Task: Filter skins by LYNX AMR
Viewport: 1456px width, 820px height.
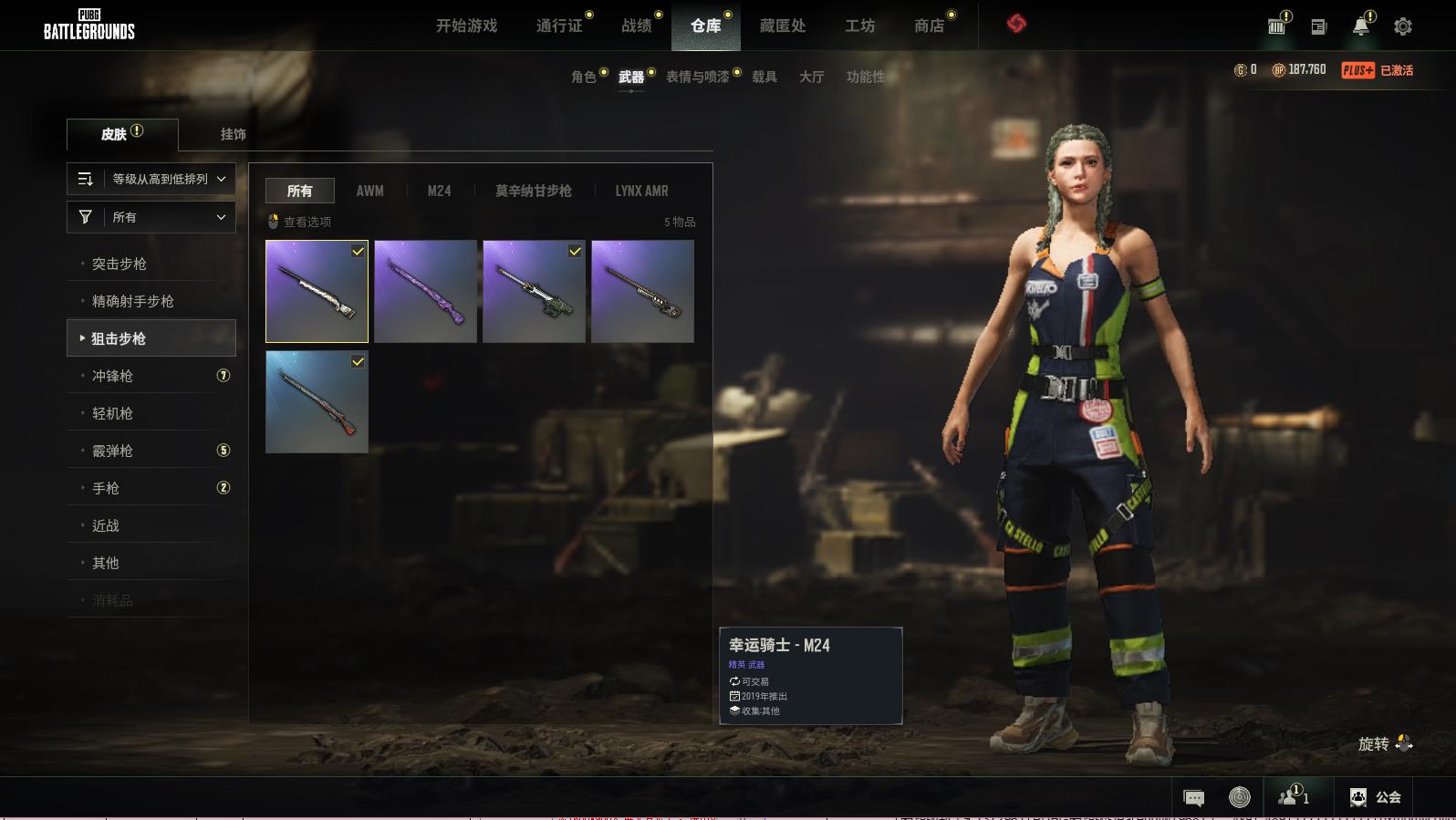Action: click(641, 191)
